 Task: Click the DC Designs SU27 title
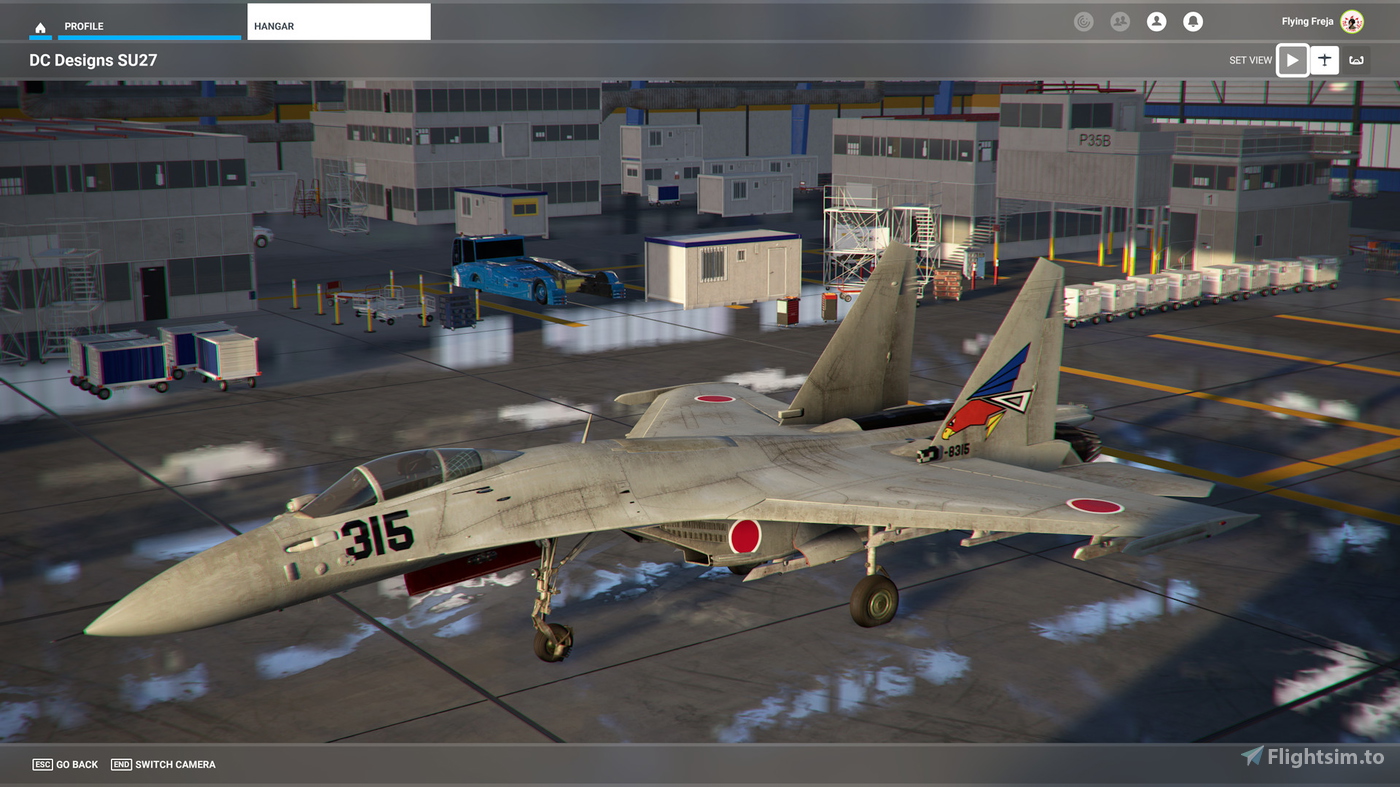point(93,60)
